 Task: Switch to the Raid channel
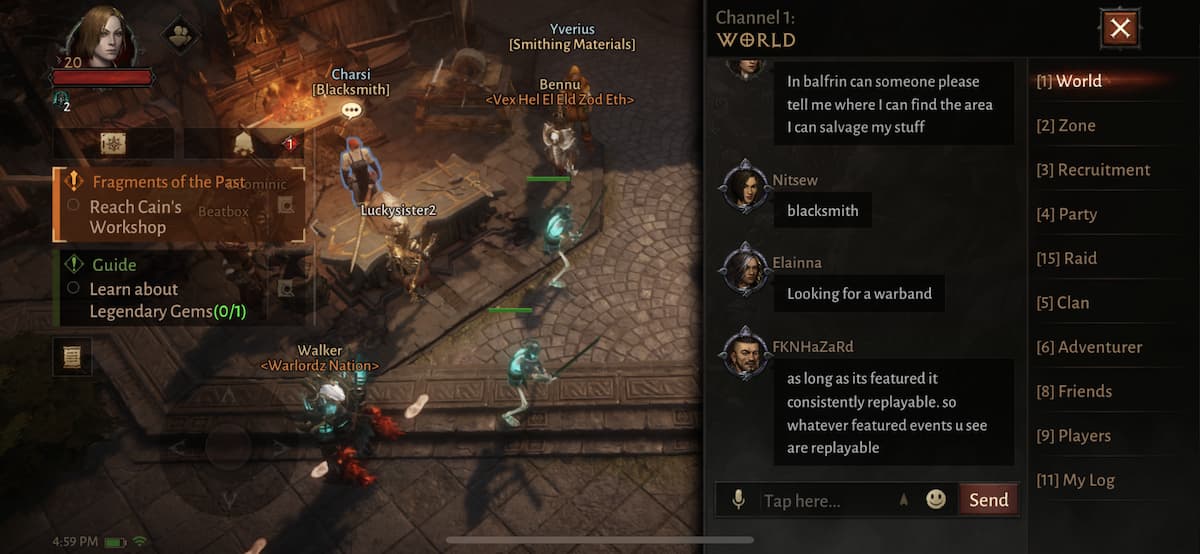tap(1066, 258)
